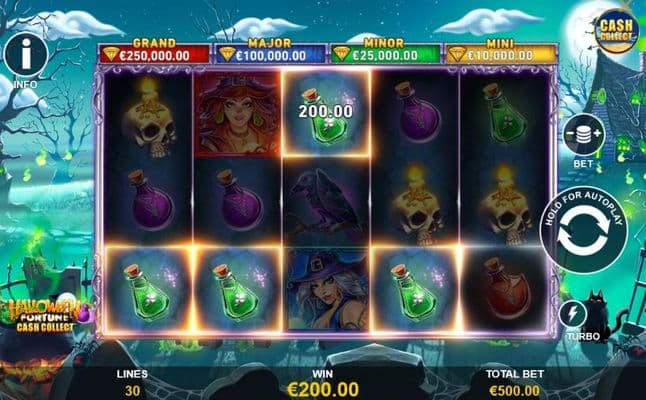Open the Bet settings

pos(583,134)
